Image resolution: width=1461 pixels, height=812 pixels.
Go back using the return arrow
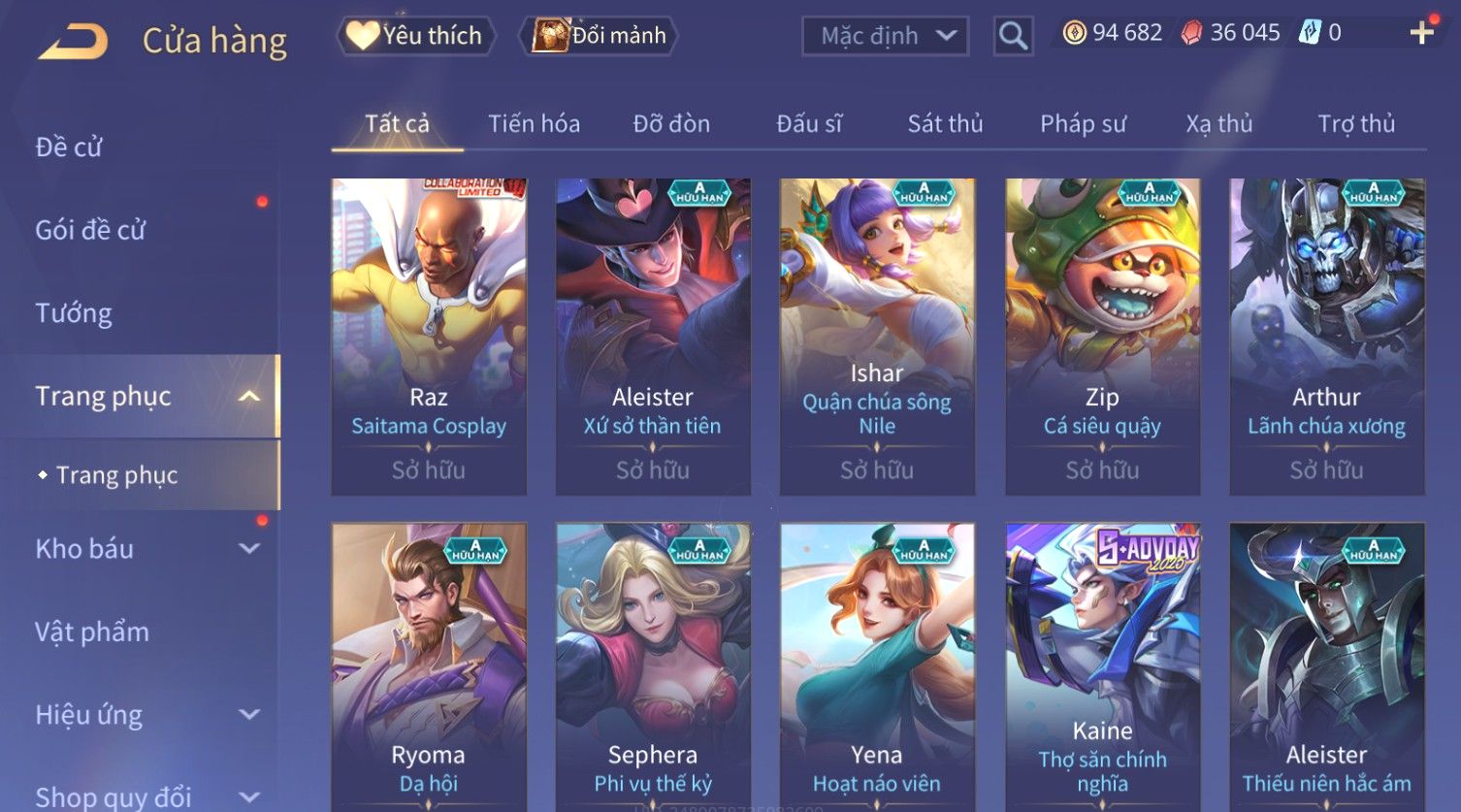(x=73, y=42)
